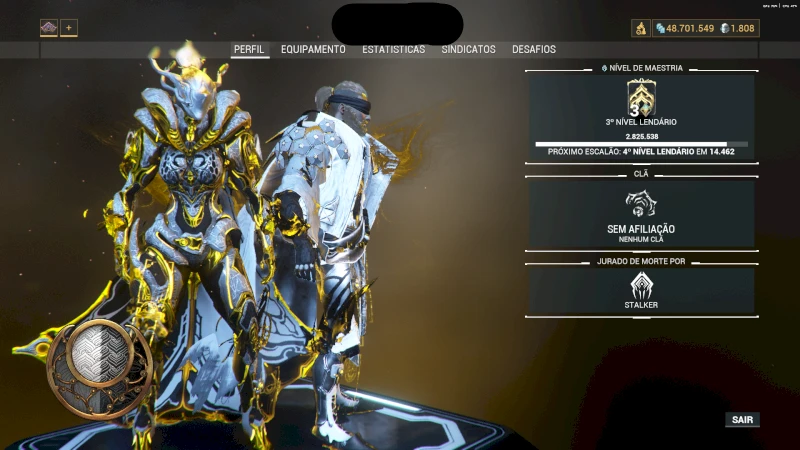
Task: Select the Sindicatos tab
Action: click(x=469, y=49)
